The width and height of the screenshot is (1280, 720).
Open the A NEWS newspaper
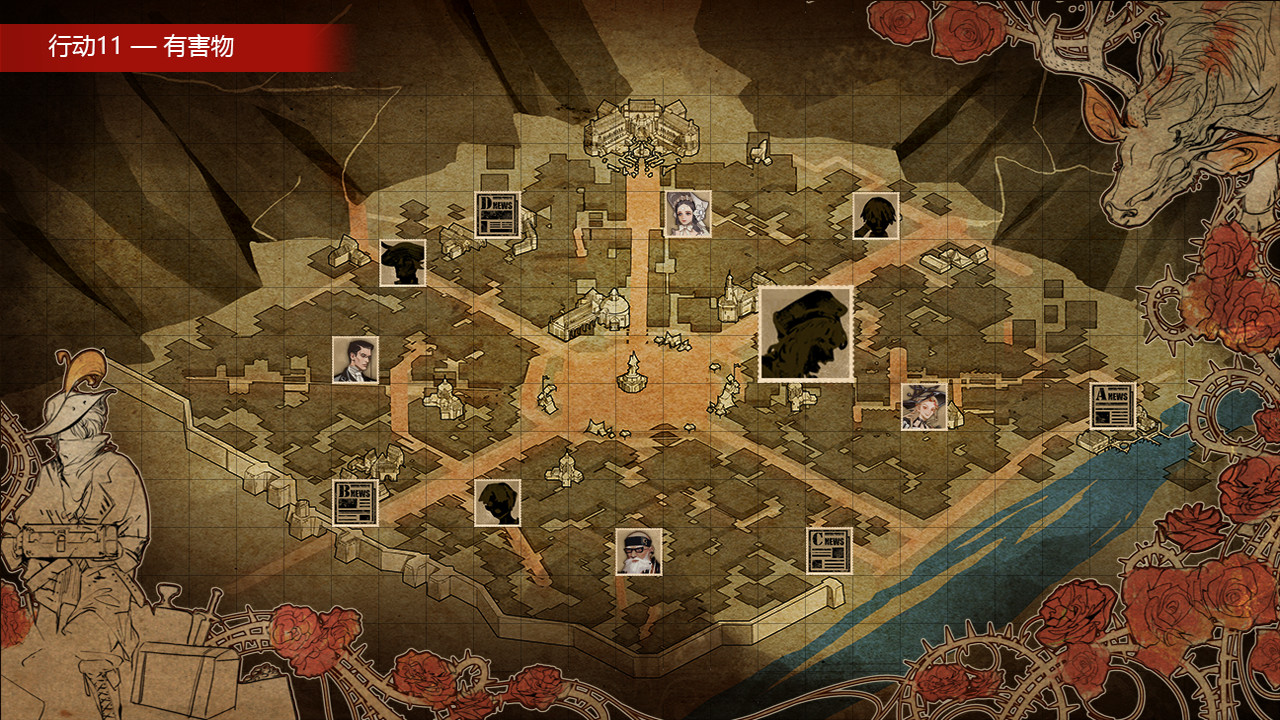pos(1112,404)
